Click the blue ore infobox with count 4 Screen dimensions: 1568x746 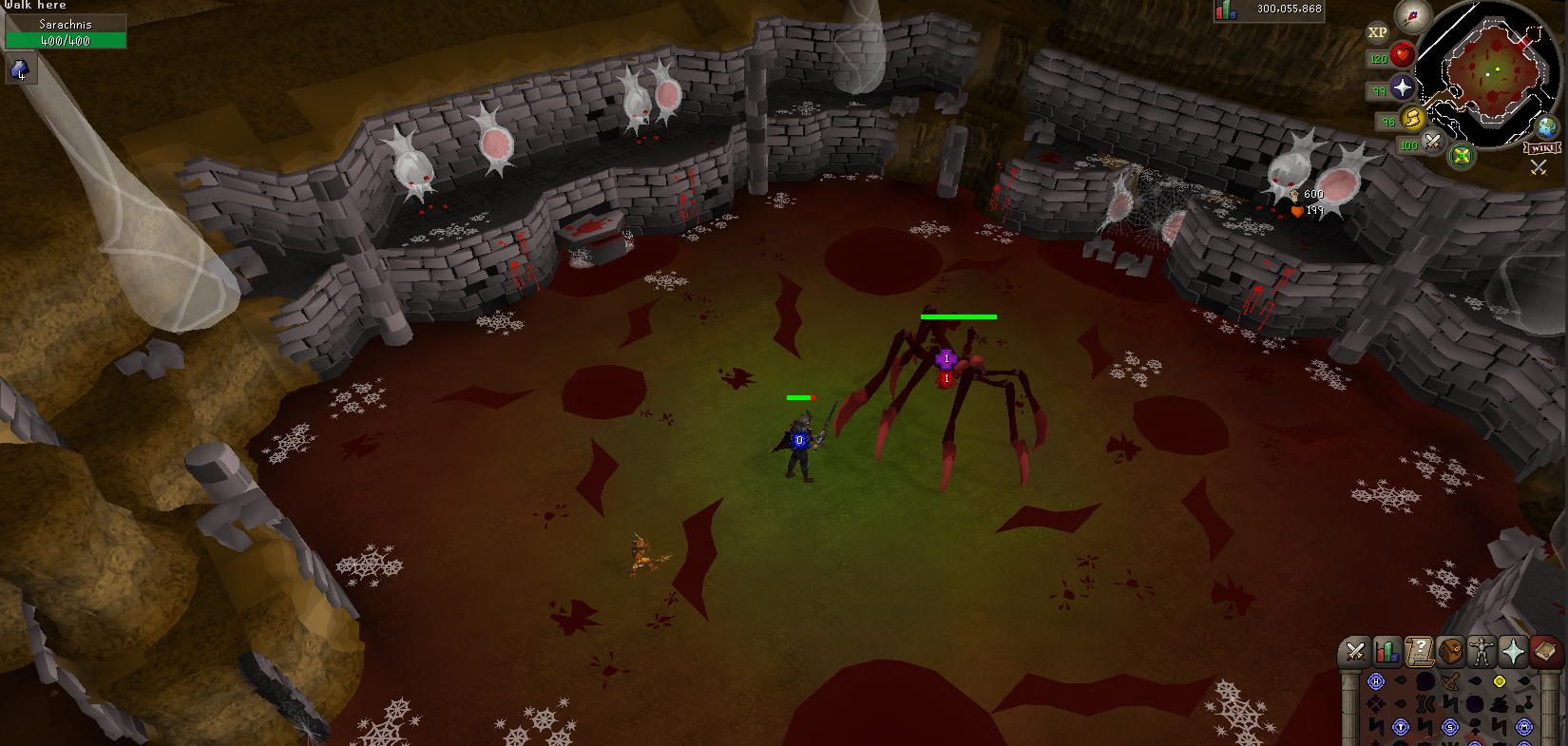(20, 68)
